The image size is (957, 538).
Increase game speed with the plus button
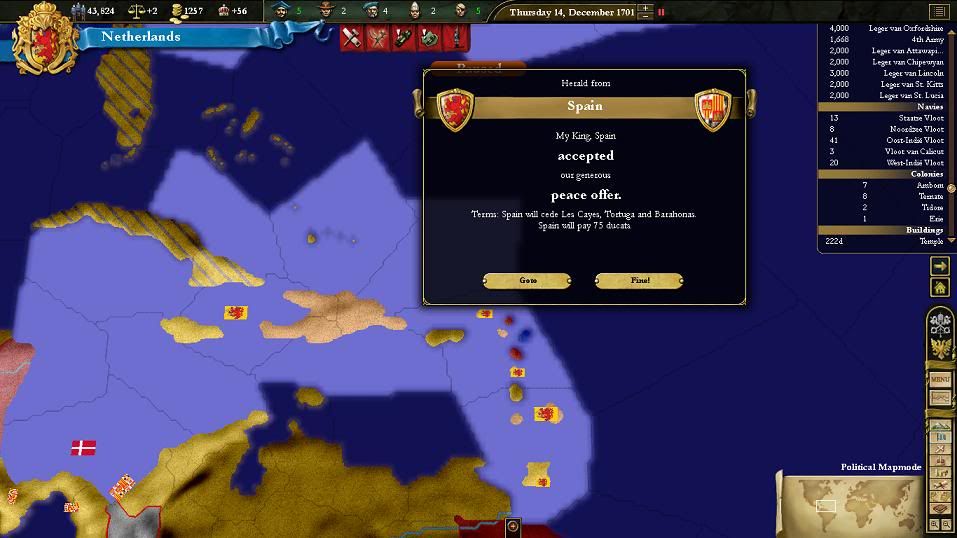[x=646, y=8]
